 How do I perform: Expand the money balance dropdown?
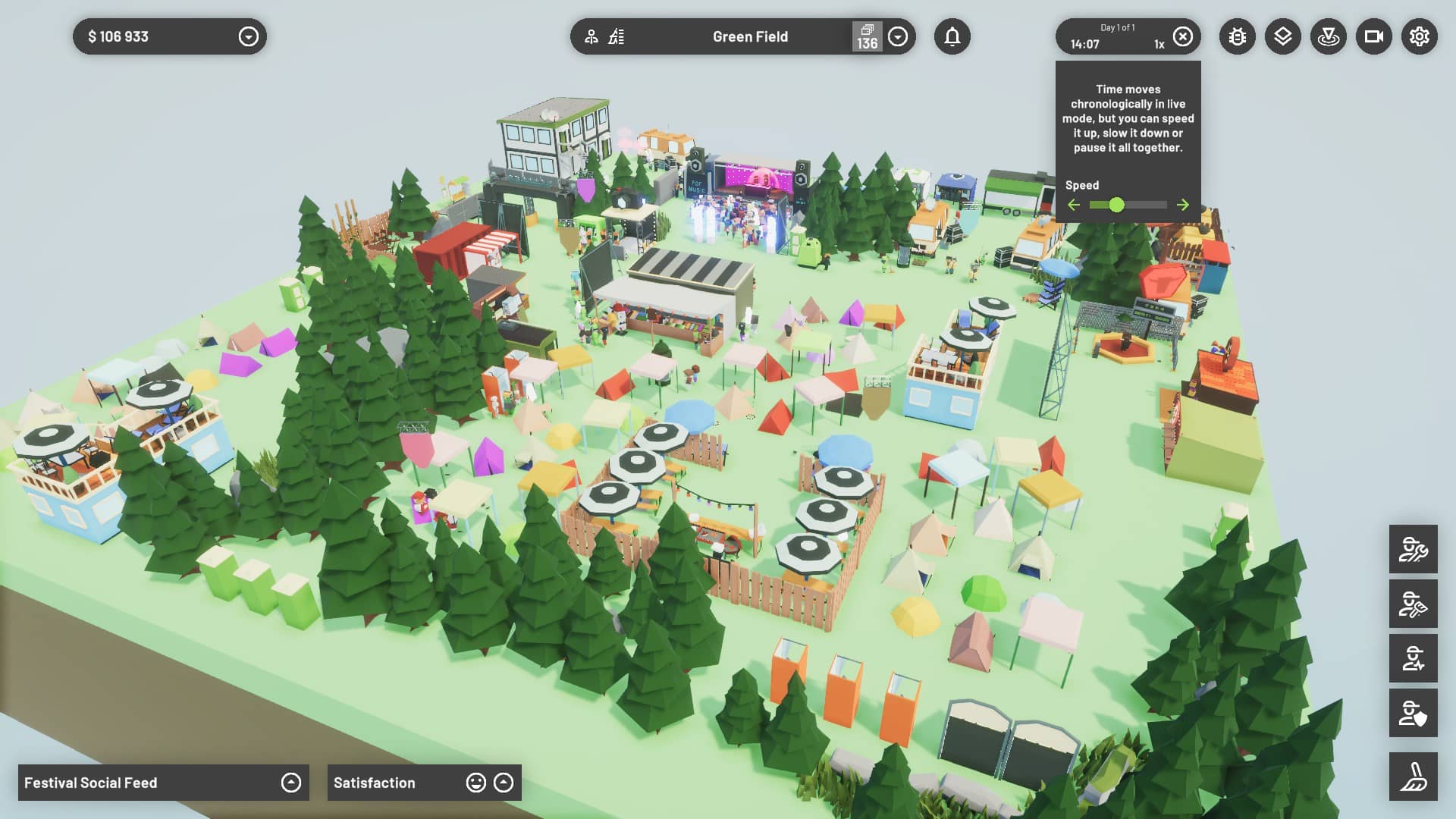[x=248, y=36]
